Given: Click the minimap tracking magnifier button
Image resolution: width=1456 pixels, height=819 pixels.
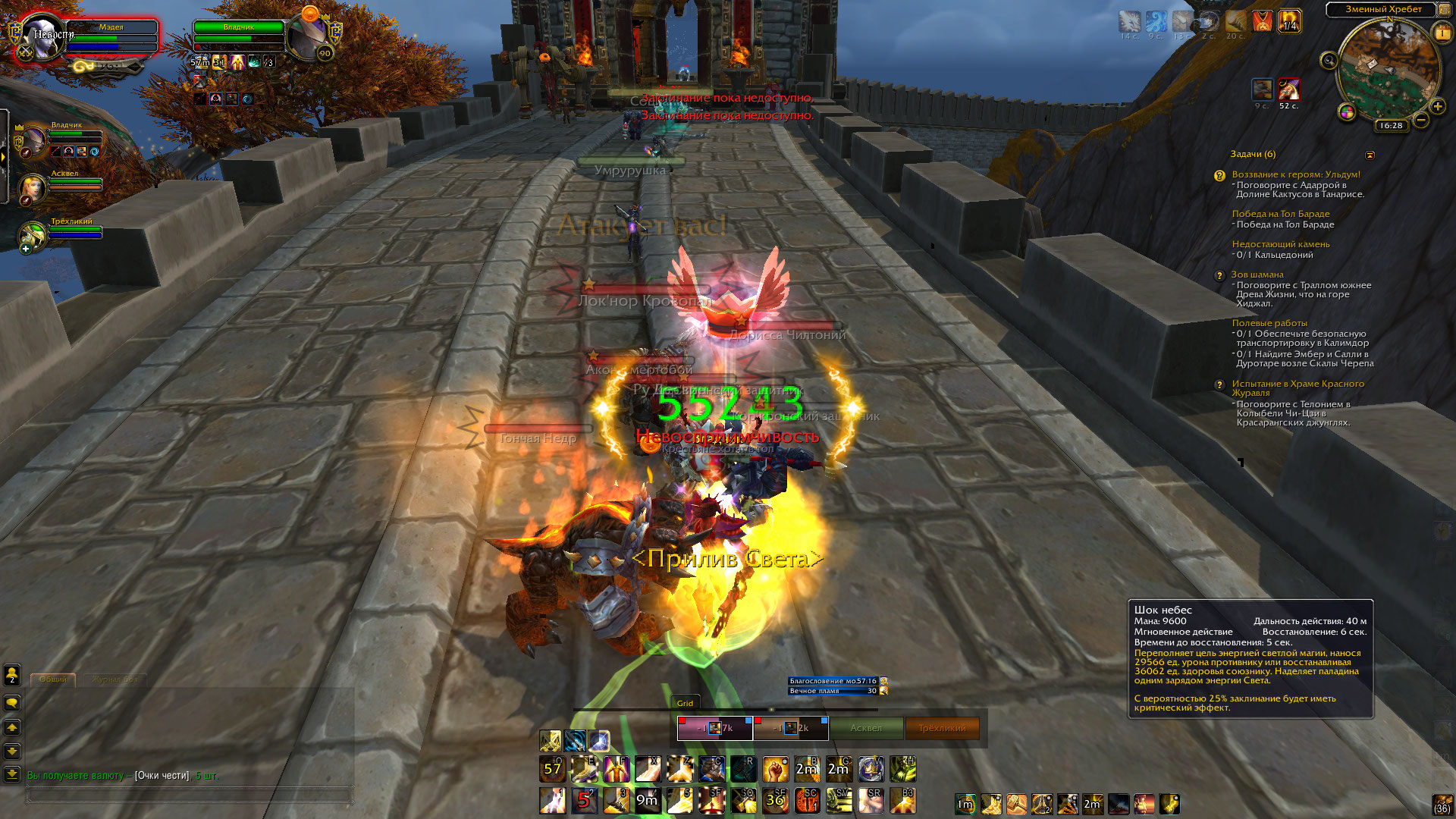Looking at the screenshot, I should (x=1329, y=61).
